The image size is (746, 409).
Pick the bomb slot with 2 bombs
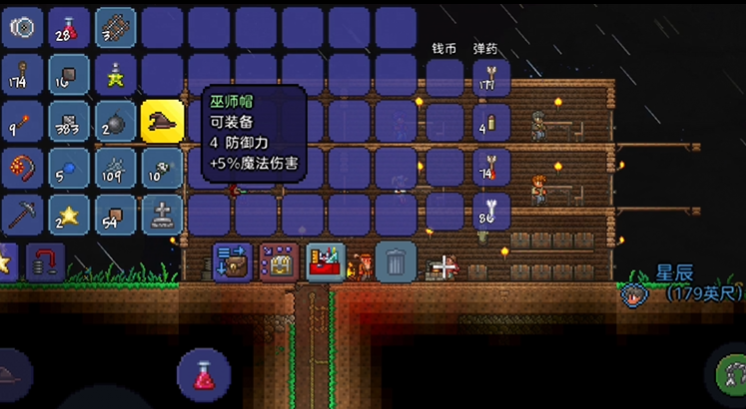tap(115, 122)
